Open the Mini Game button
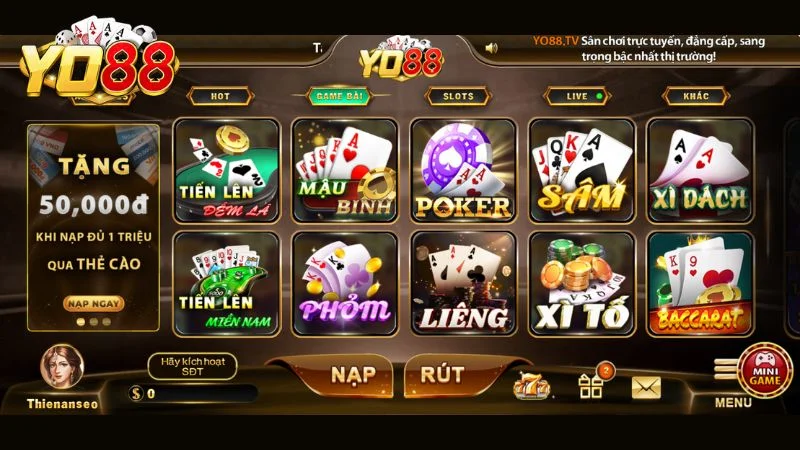 (x=765, y=367)
